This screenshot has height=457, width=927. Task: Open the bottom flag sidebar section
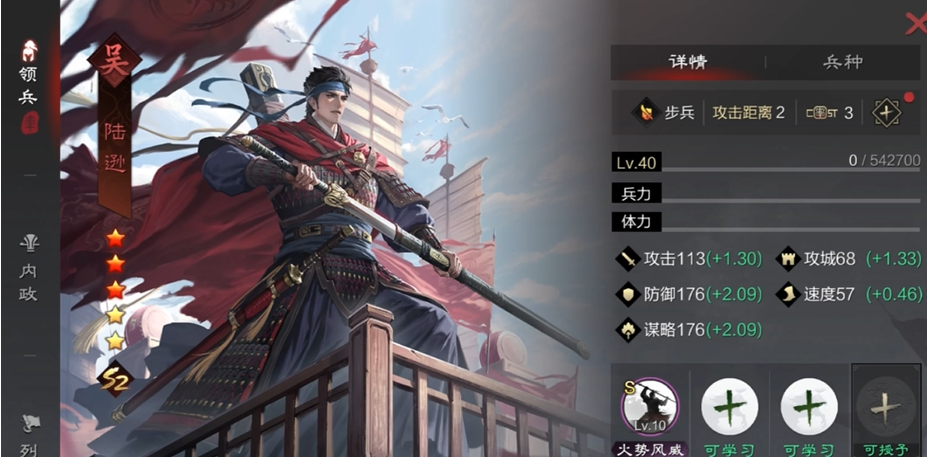coord(29,432)
